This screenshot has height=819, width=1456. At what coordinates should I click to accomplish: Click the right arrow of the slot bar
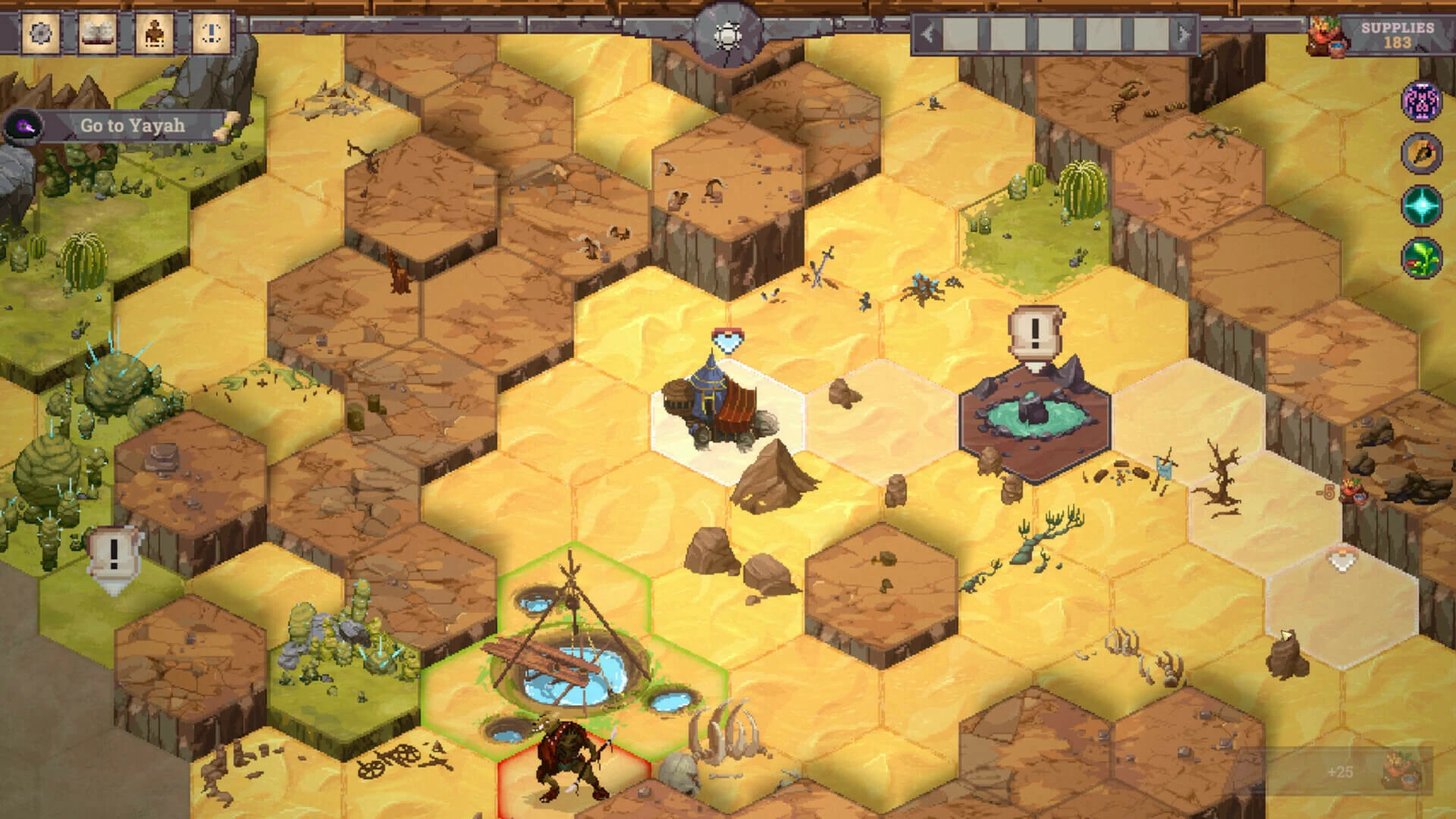click(1184, 34)
